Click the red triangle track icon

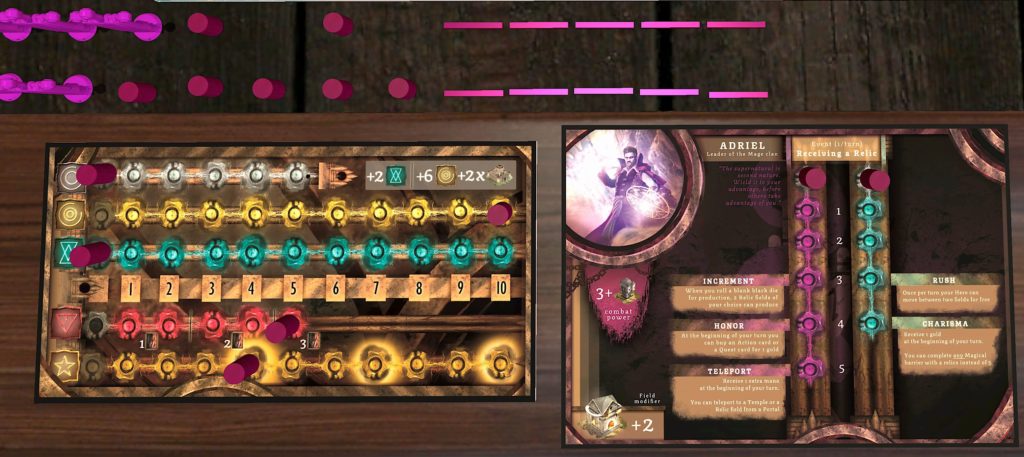coord(67,324)
